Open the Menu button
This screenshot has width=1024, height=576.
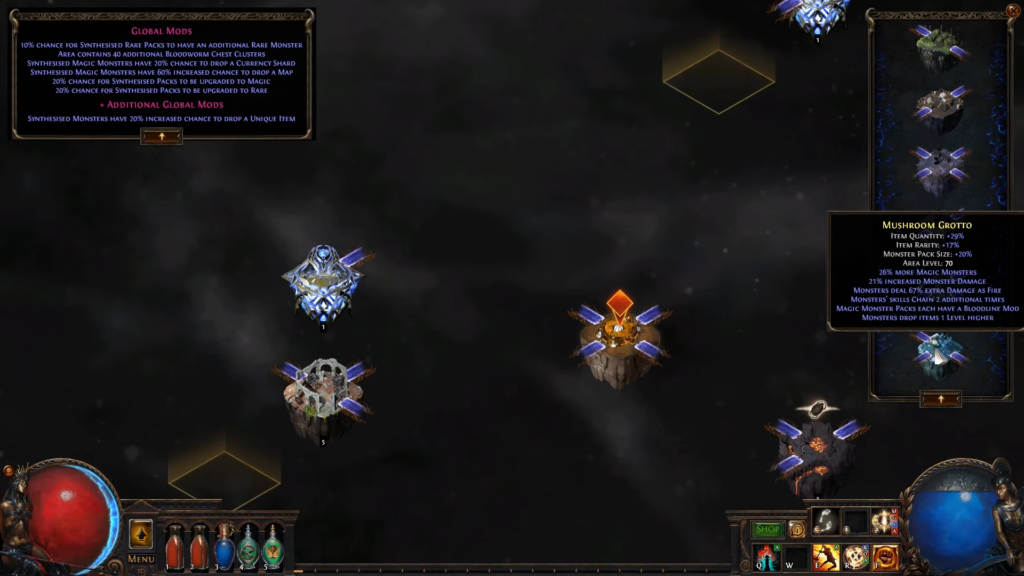[x=140, y=559]
